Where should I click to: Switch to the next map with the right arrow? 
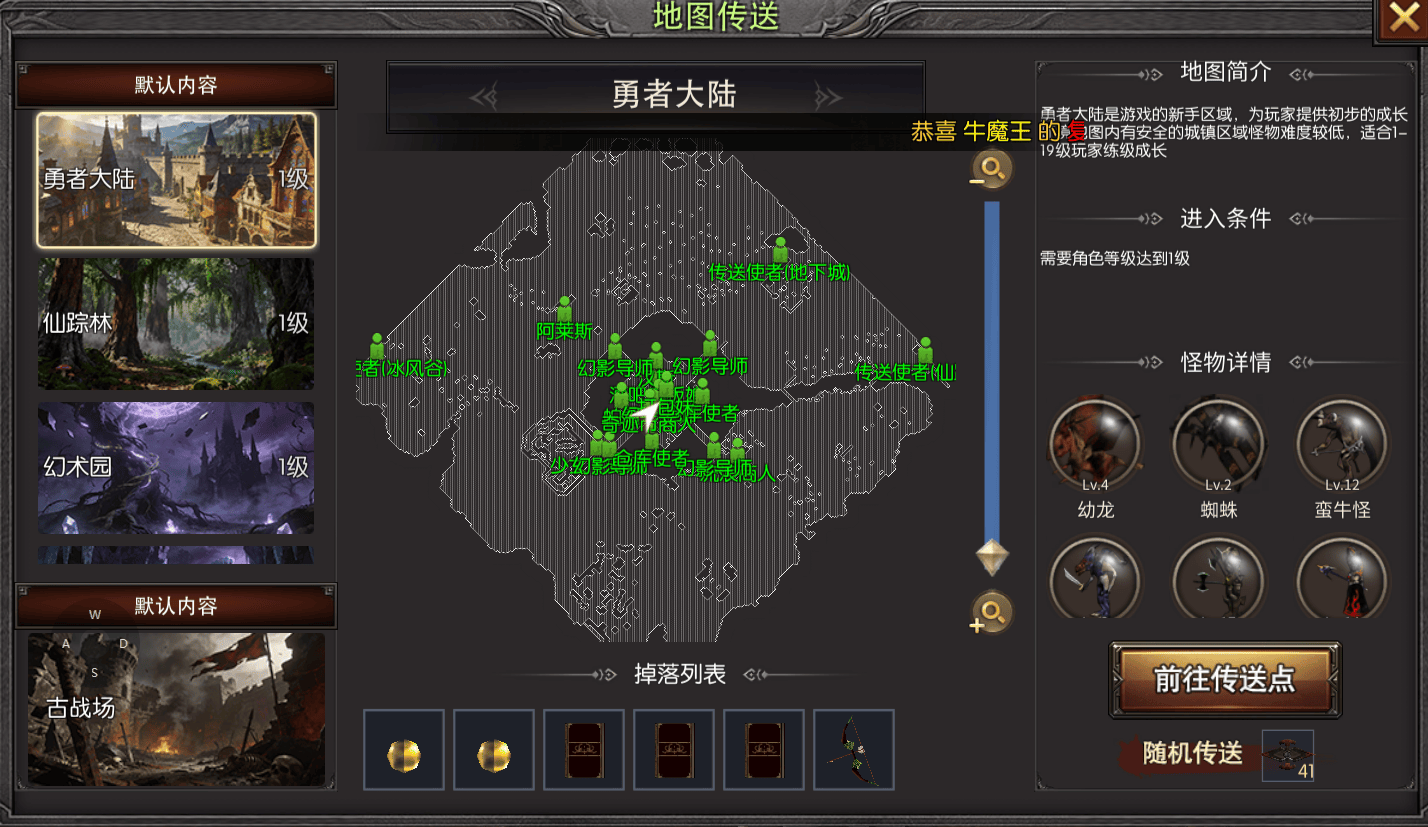click(x=828, y=96)
